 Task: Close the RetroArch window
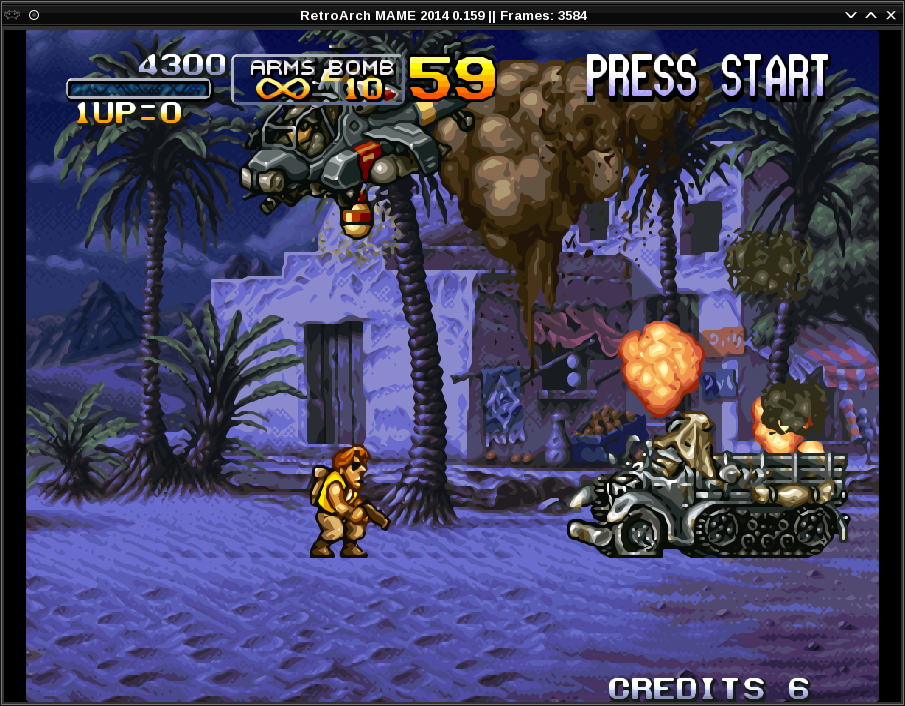point(890,15)
